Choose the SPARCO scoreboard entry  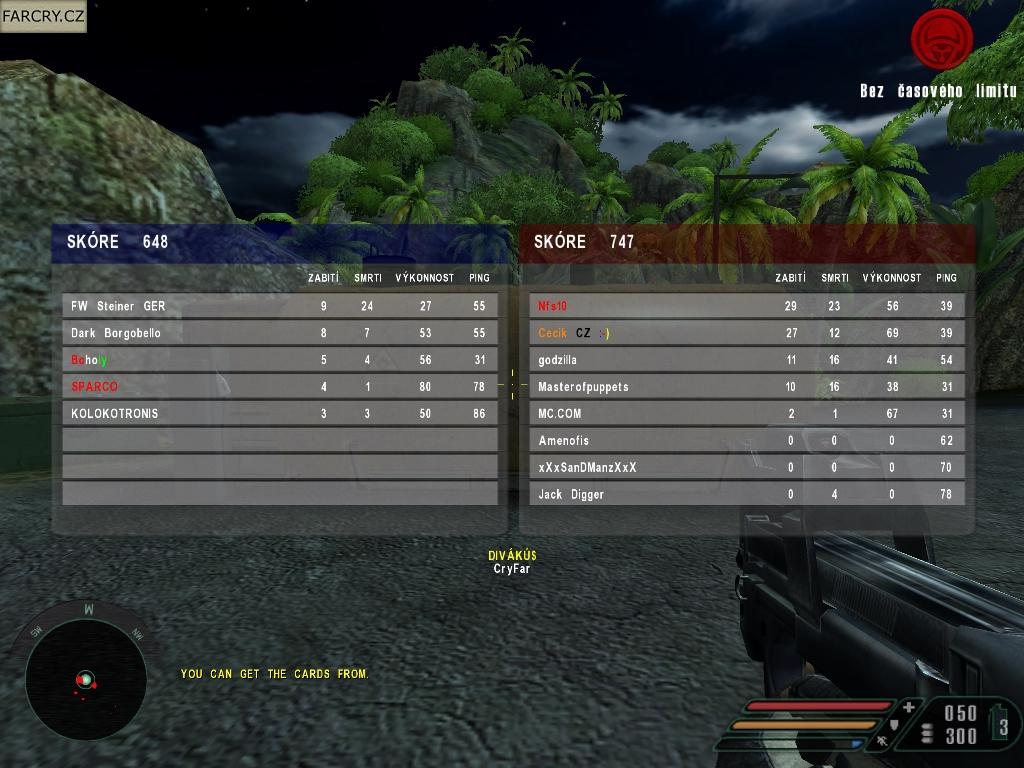279,387
